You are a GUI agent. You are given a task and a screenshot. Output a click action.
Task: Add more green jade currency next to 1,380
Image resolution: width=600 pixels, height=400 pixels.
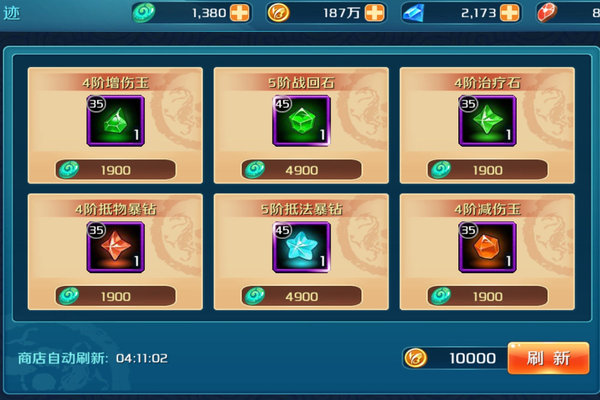pyautogui.click(x=241, y=13)
